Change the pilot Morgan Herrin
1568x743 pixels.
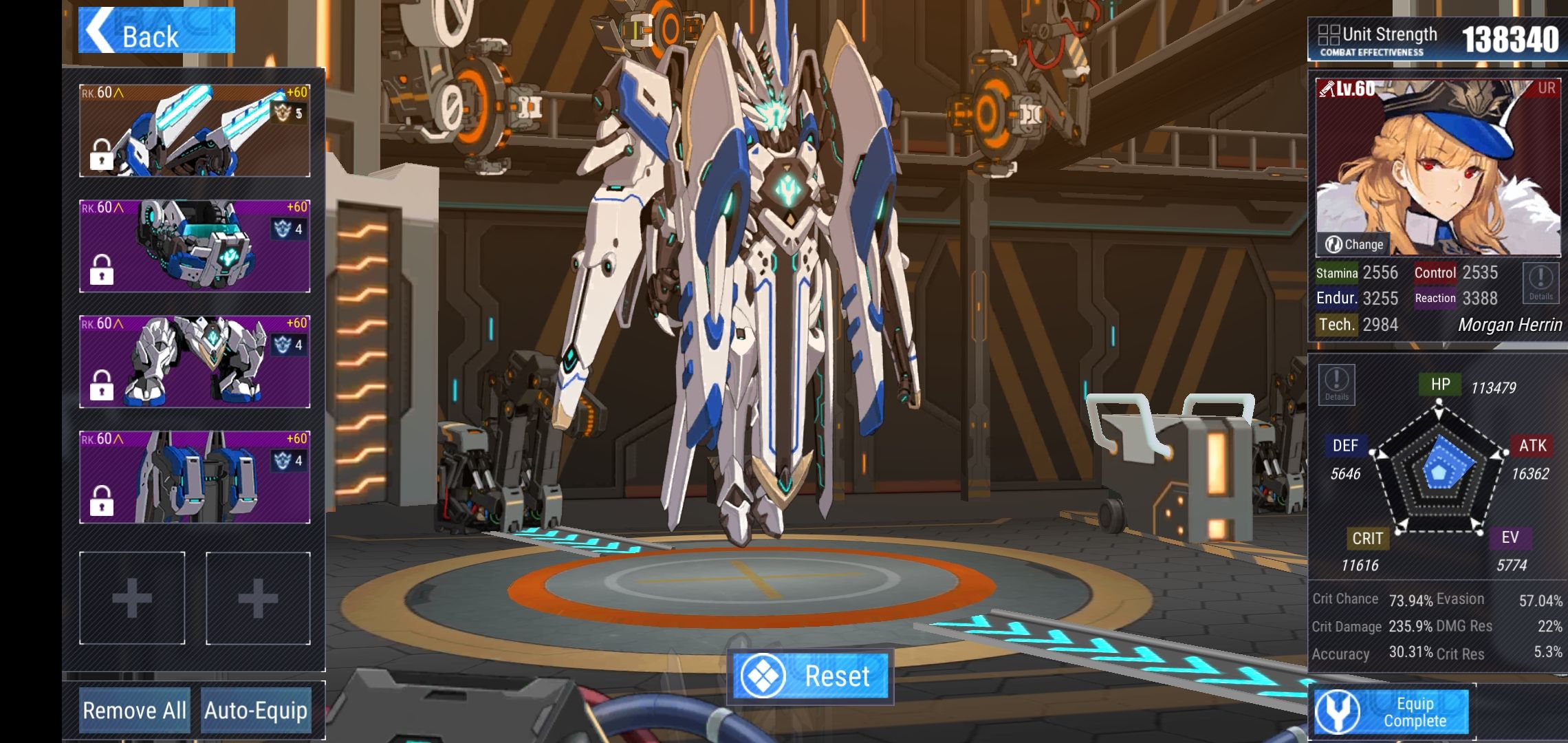1354,244
